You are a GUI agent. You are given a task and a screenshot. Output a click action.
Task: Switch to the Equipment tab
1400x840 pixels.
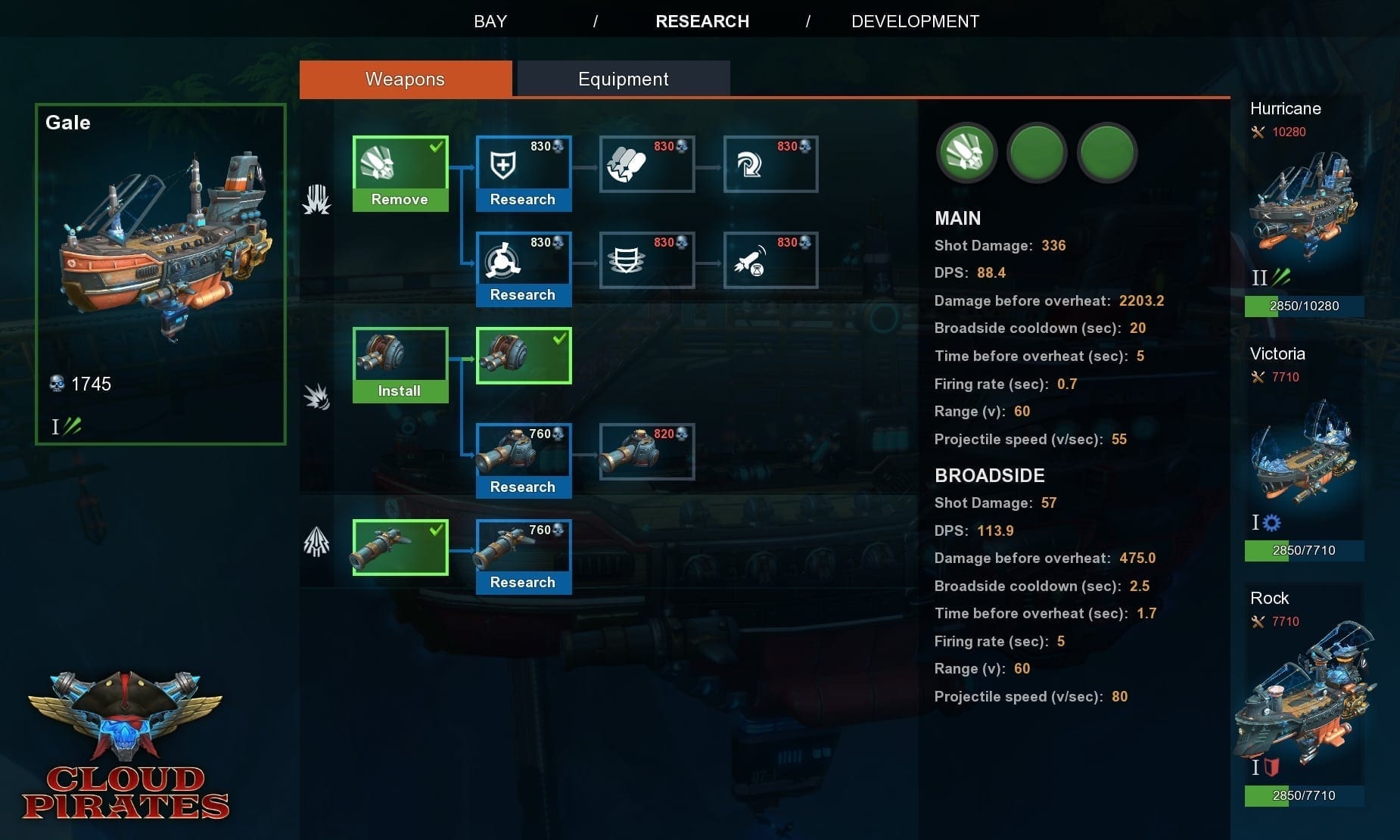[623, 79]
